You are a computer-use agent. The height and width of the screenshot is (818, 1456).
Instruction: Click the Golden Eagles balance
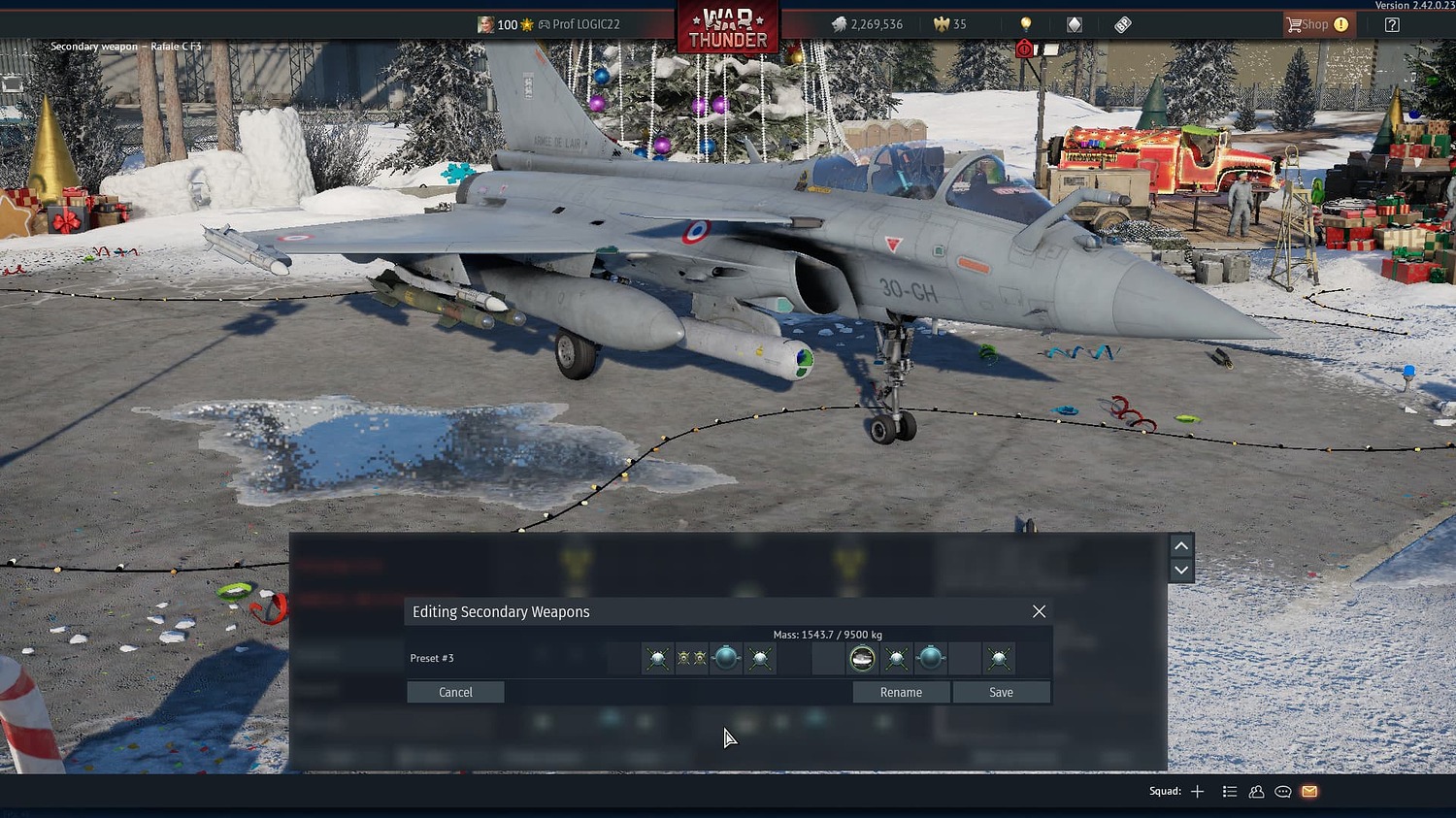950,24
